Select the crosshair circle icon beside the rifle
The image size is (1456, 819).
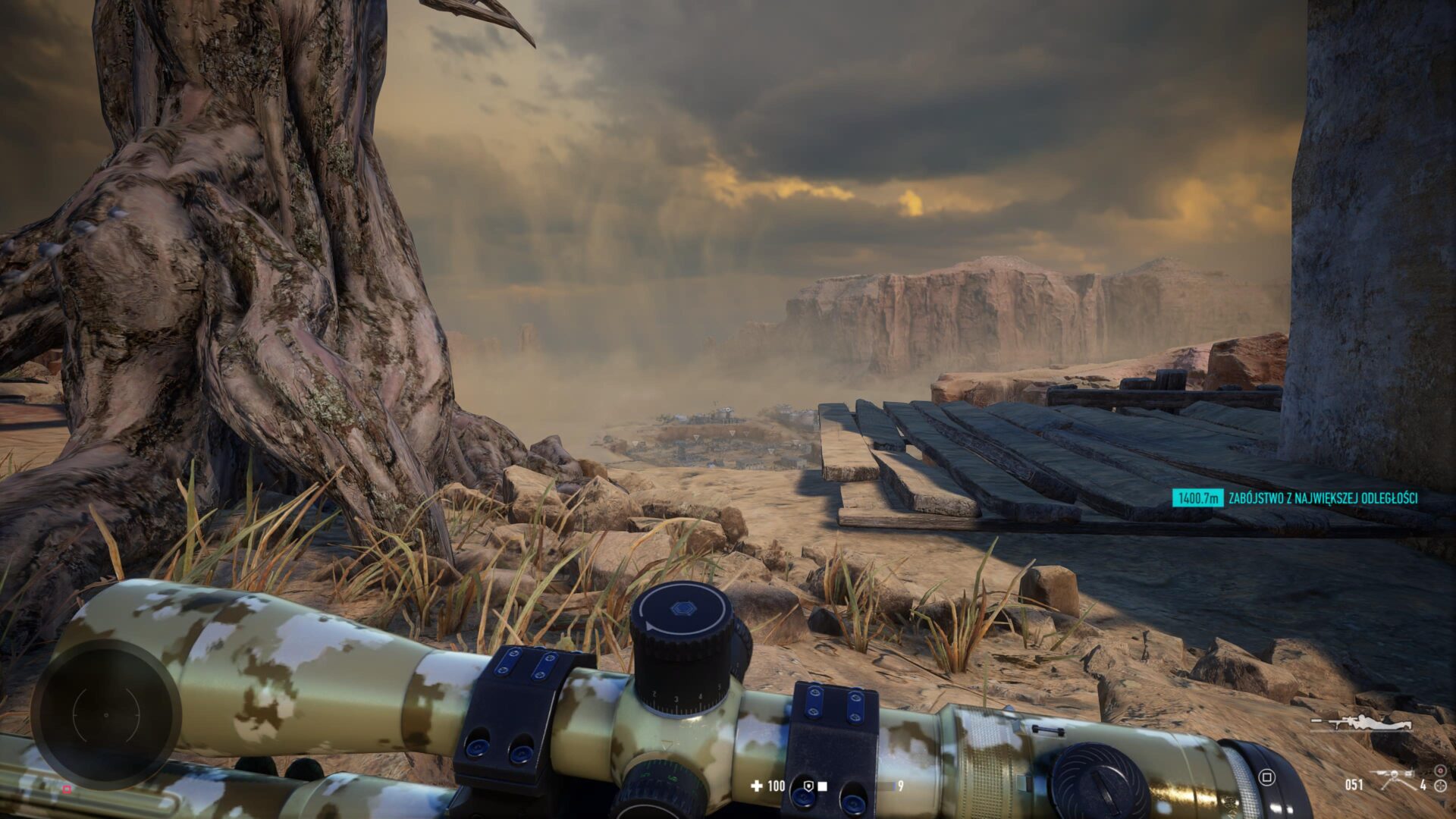point(1440,786)
